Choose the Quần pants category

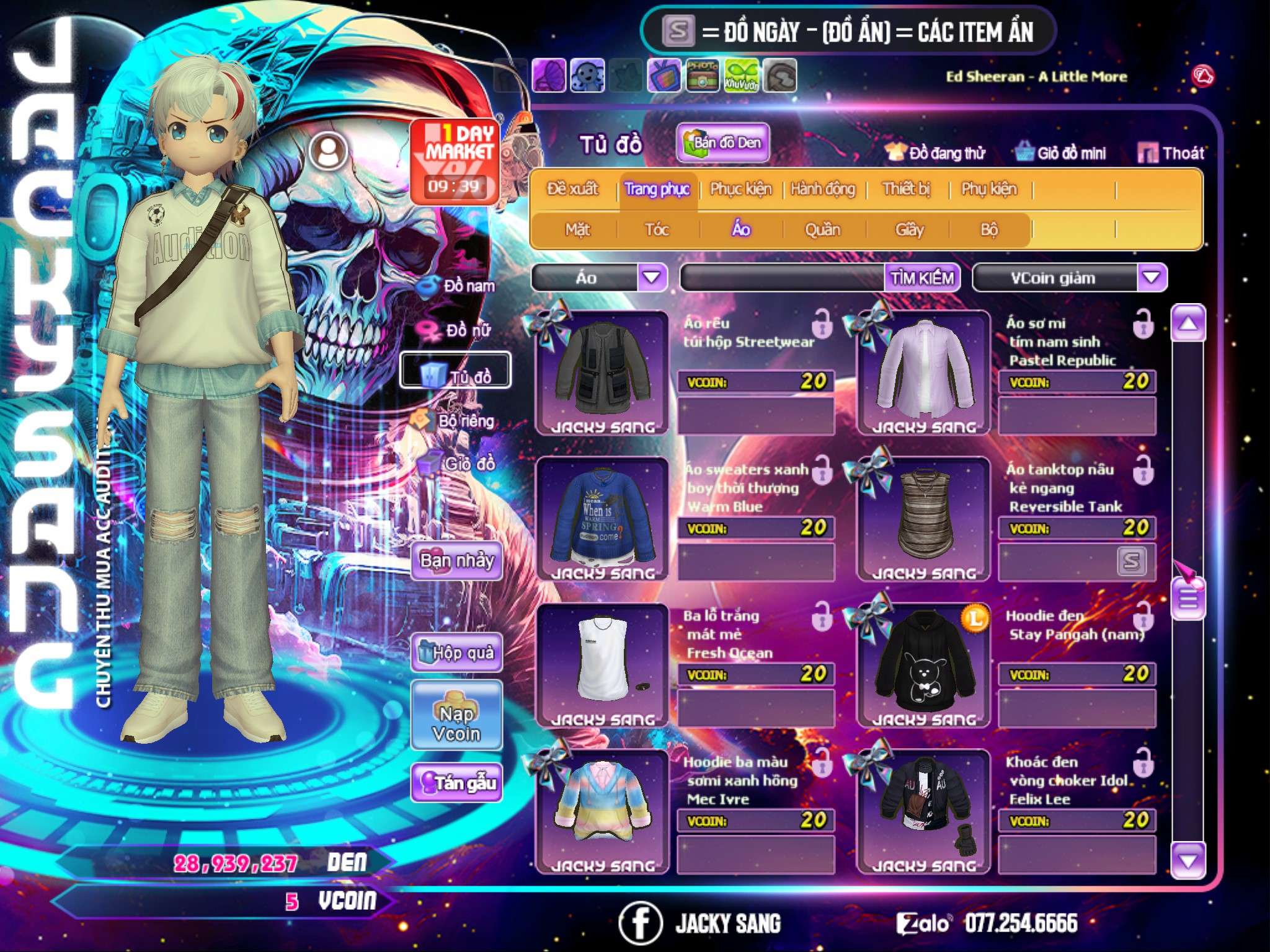click(x=822, y=230)
